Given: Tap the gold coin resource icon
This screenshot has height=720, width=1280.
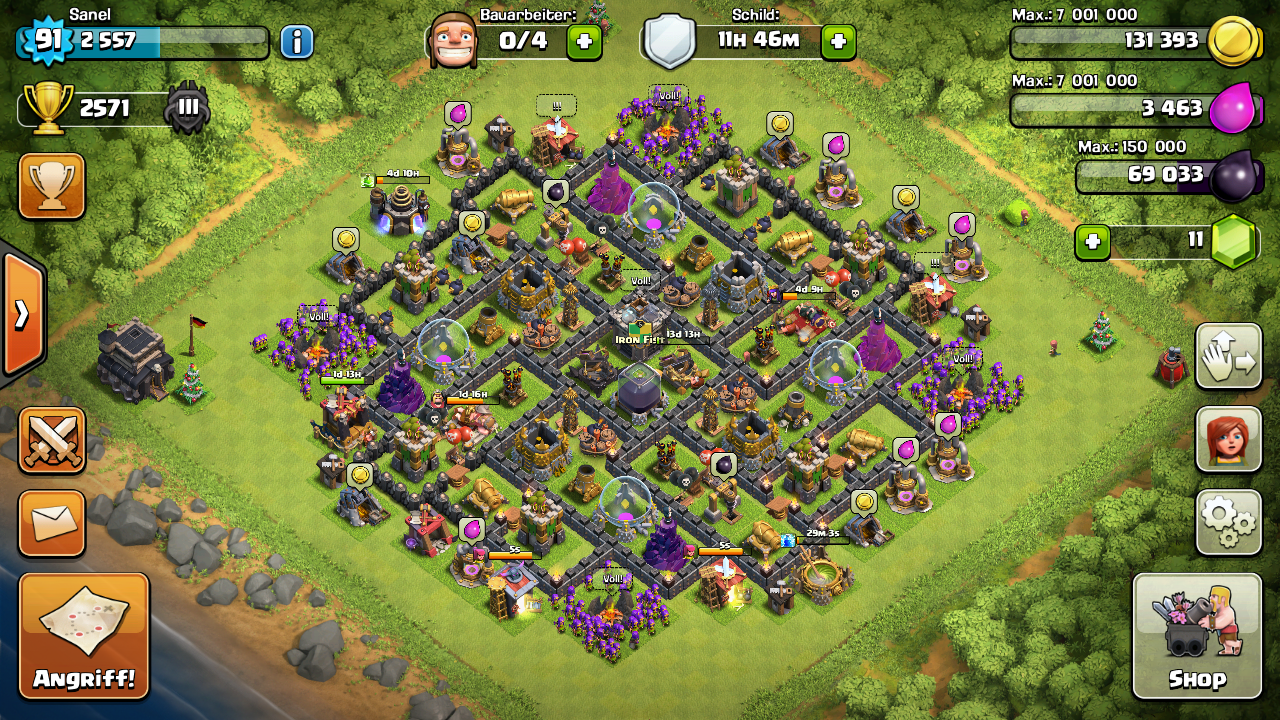Looking at the screenshot, I should point(1232,42).
